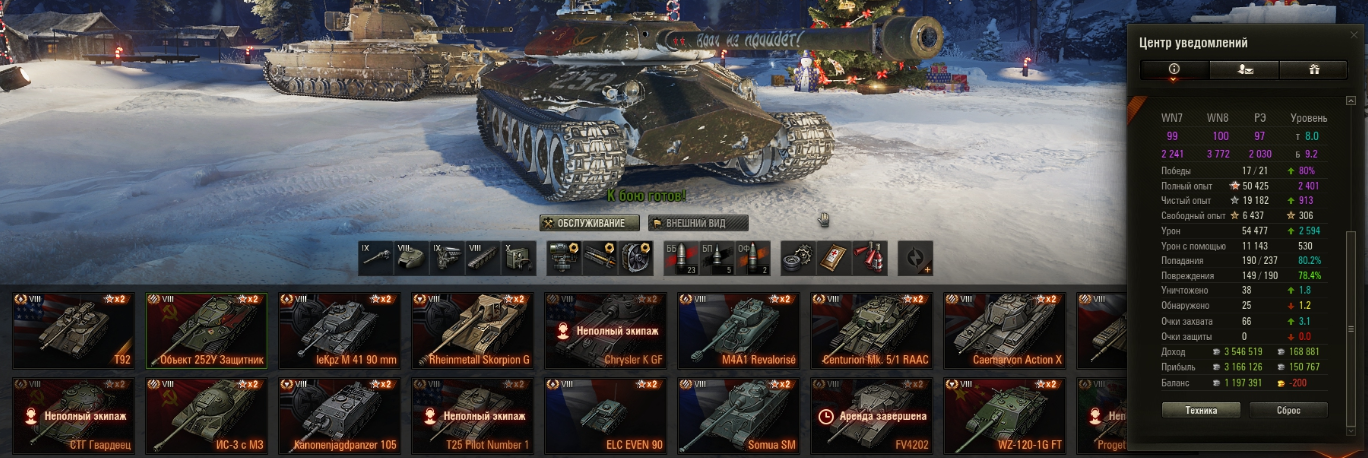The height and width of the screenshot is (458, 1368).
Task: Select the T92 tank in the carousel
Action: [x=73, y=330]
